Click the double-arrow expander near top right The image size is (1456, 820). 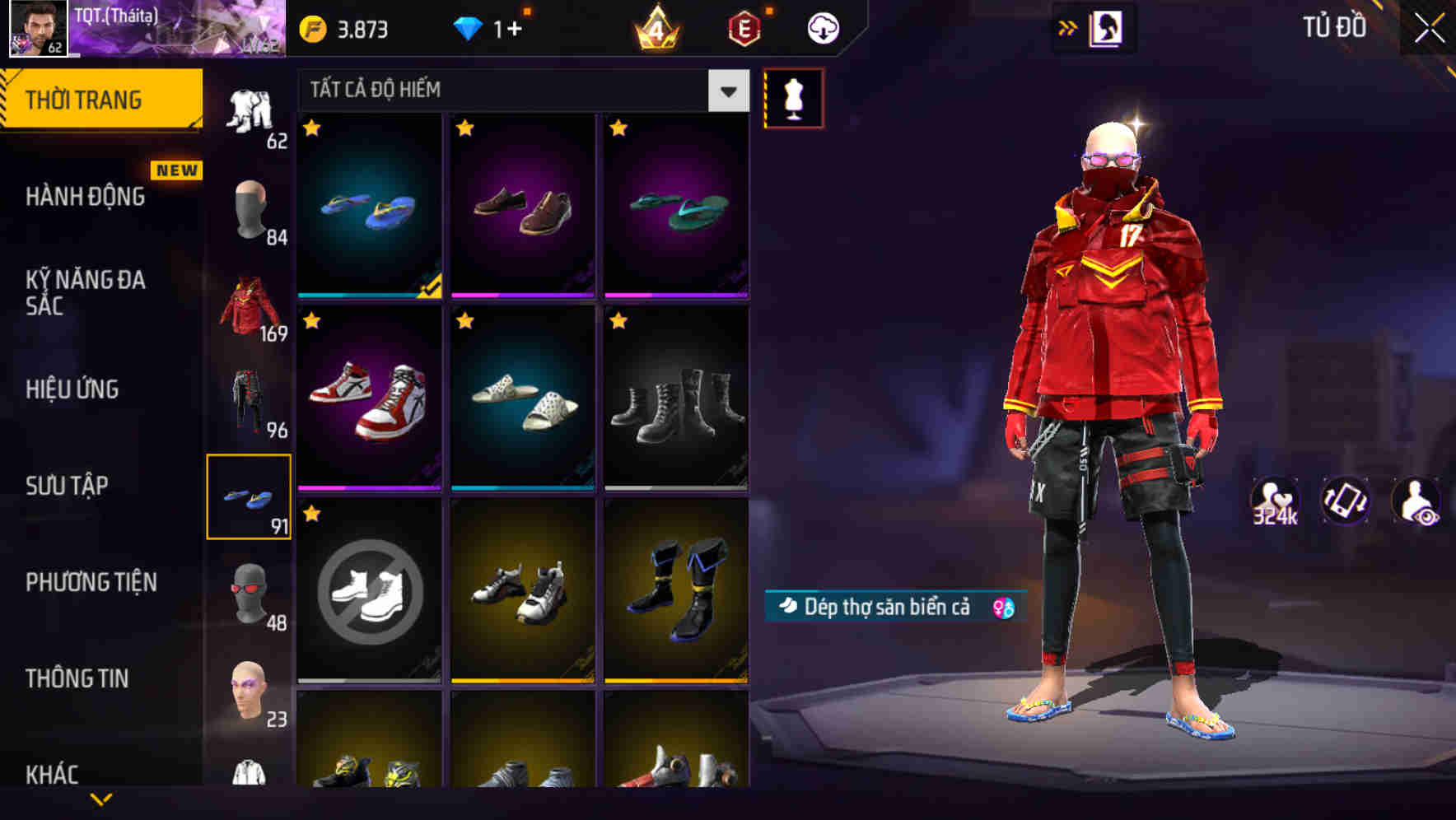coord(1068,27)
